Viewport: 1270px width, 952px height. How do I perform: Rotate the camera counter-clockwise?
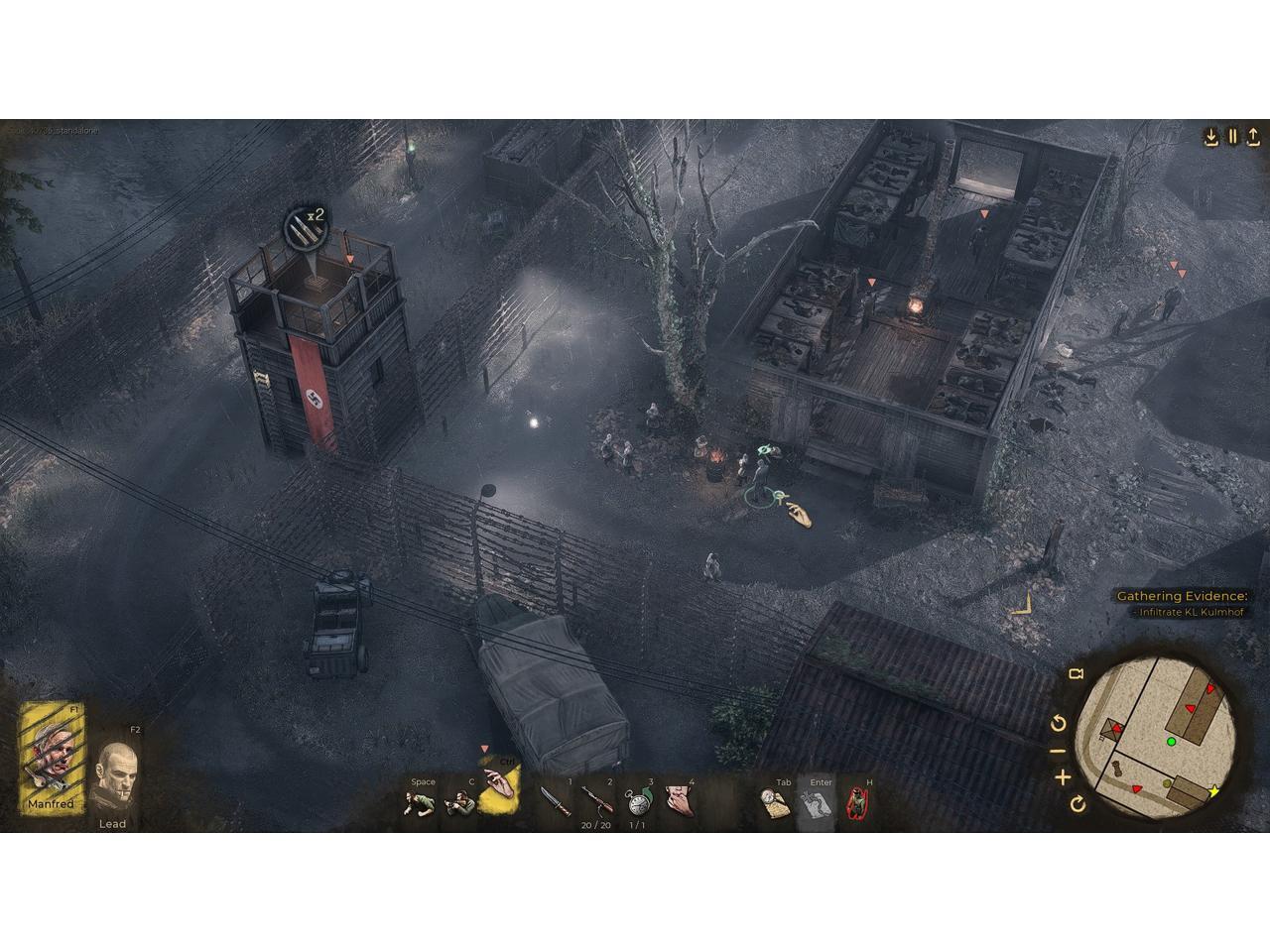pyautogui.click(x=1058, y=723)
